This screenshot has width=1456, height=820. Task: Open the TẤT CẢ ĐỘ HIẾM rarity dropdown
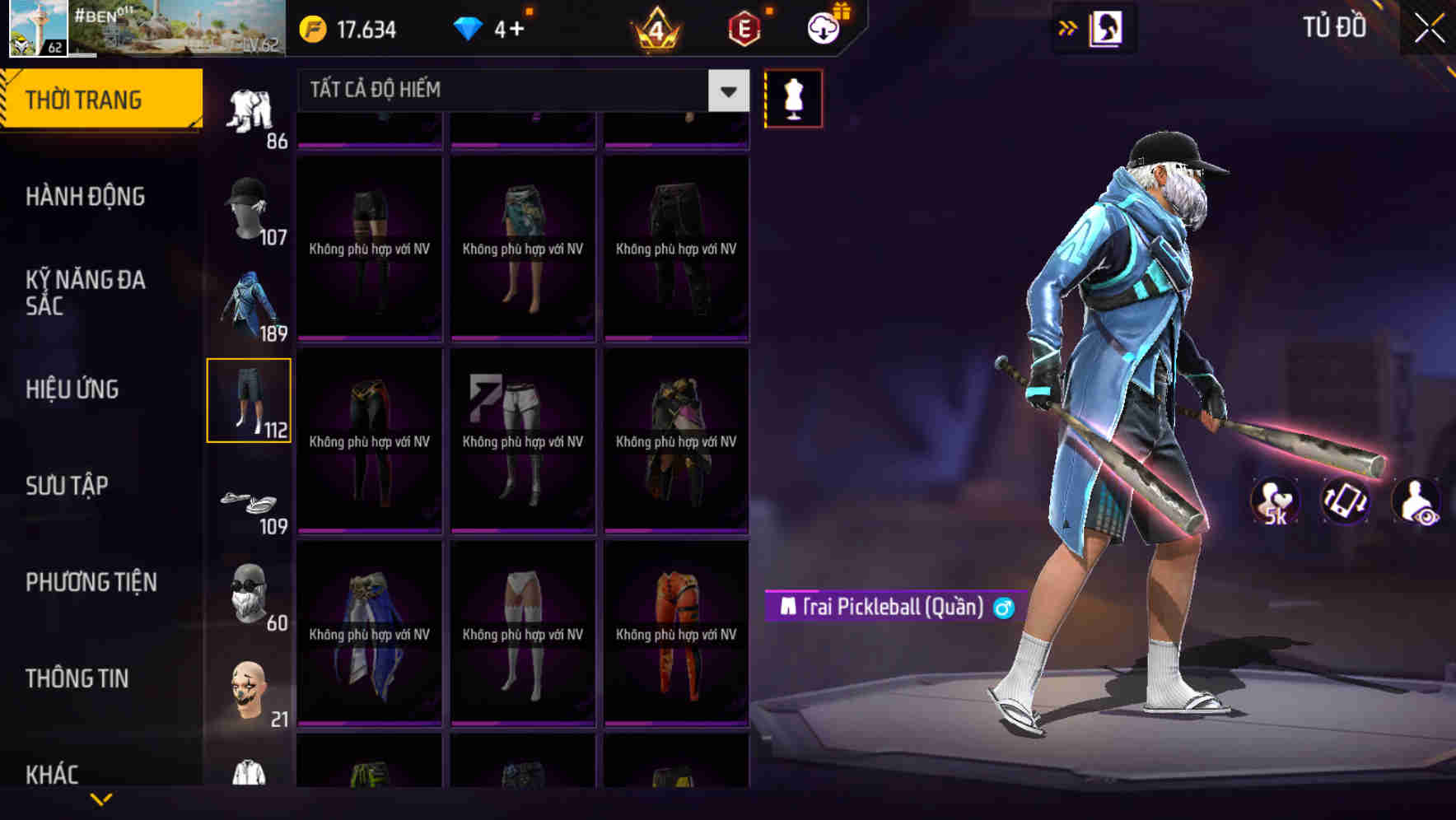pos(519,90)
